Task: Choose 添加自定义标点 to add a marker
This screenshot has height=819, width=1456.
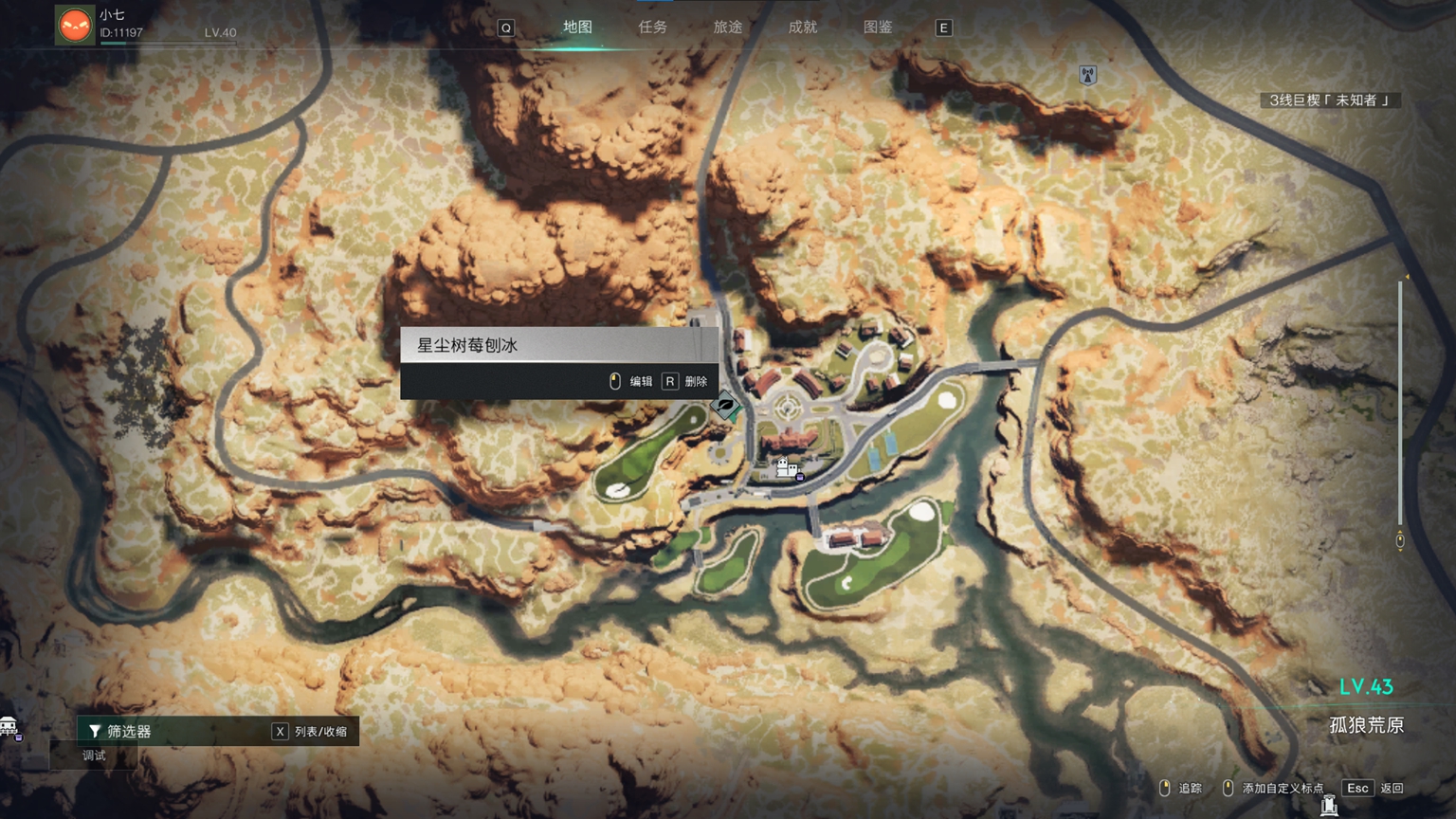Action: click(1273, 788)
